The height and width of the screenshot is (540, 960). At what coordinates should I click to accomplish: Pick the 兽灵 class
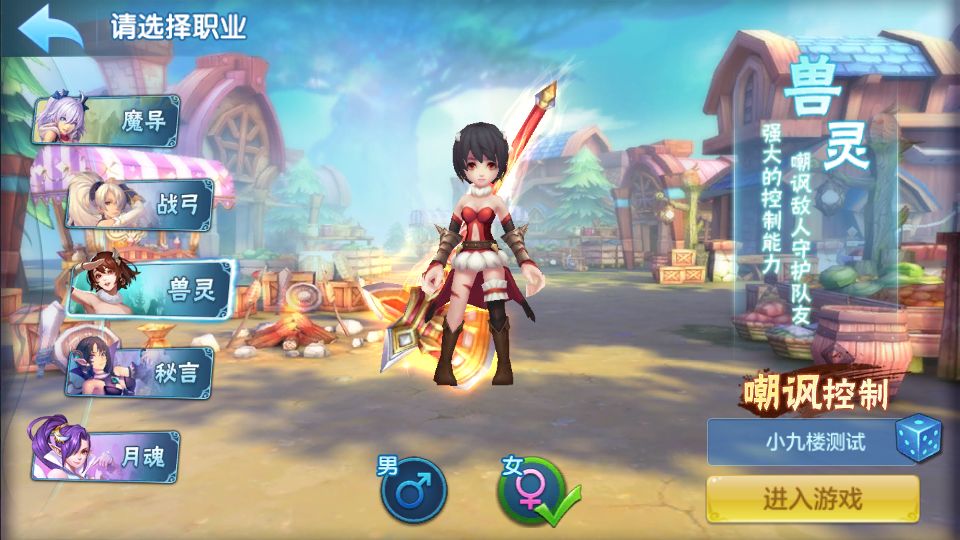[150, 288]
